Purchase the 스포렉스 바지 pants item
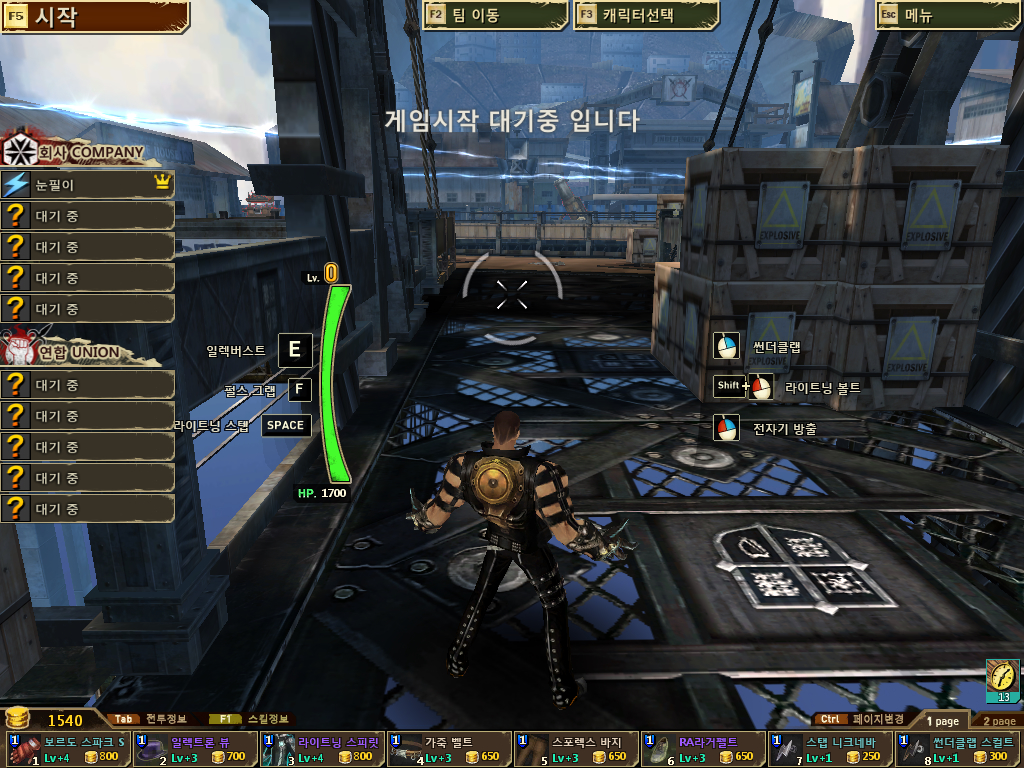 [576, 749]
